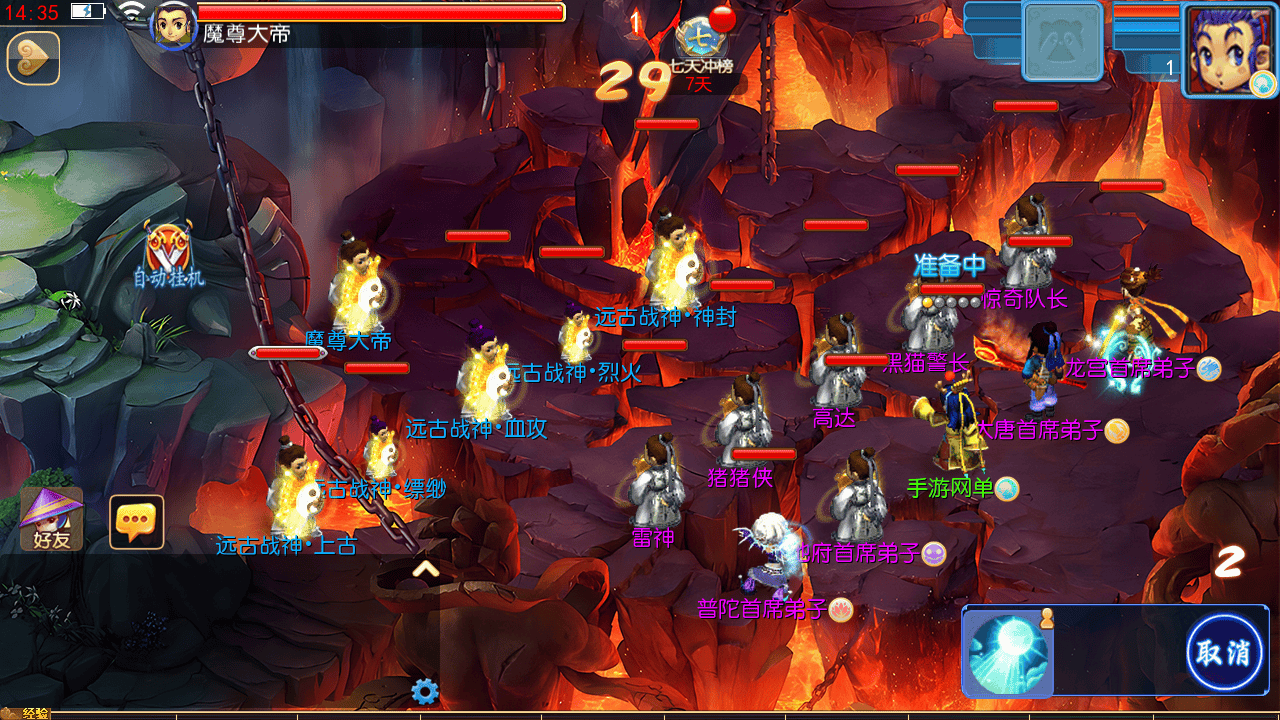Open settings via the blue gear
The height and width of the screenshot is (720, 1280).
pyautogui.click(x=425, y=691)
